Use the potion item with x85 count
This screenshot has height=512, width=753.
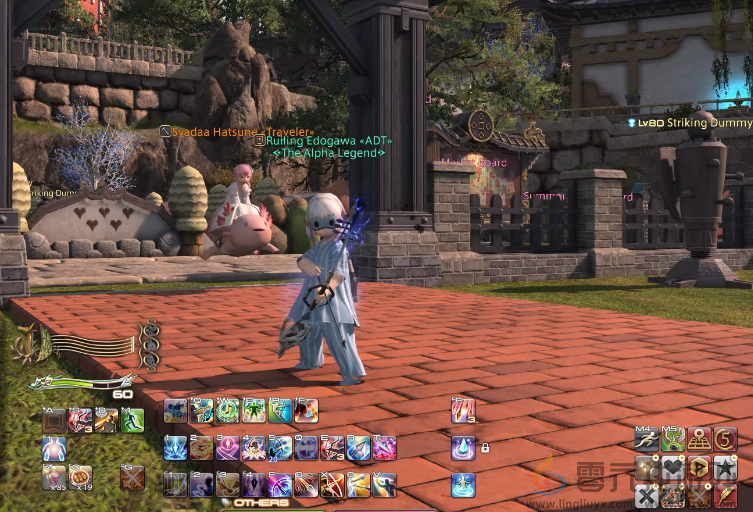(x=54, y=476)
